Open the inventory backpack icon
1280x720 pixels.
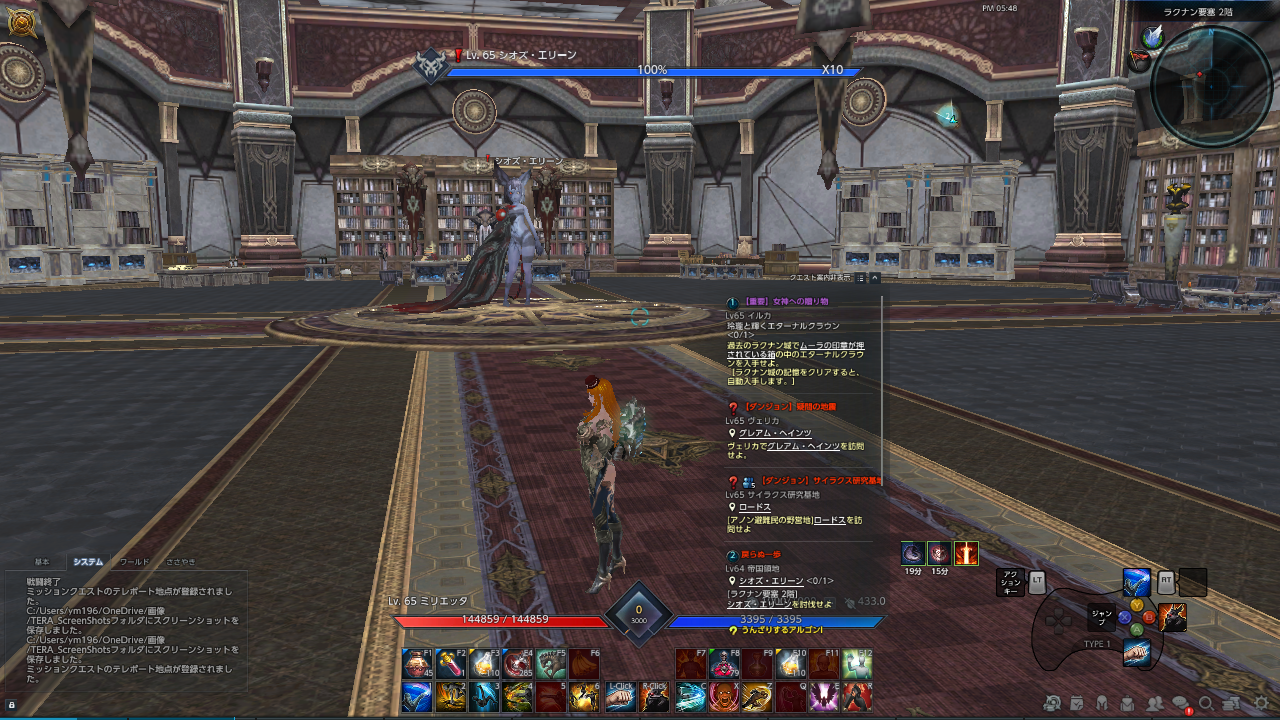(x=1129, y=703)
